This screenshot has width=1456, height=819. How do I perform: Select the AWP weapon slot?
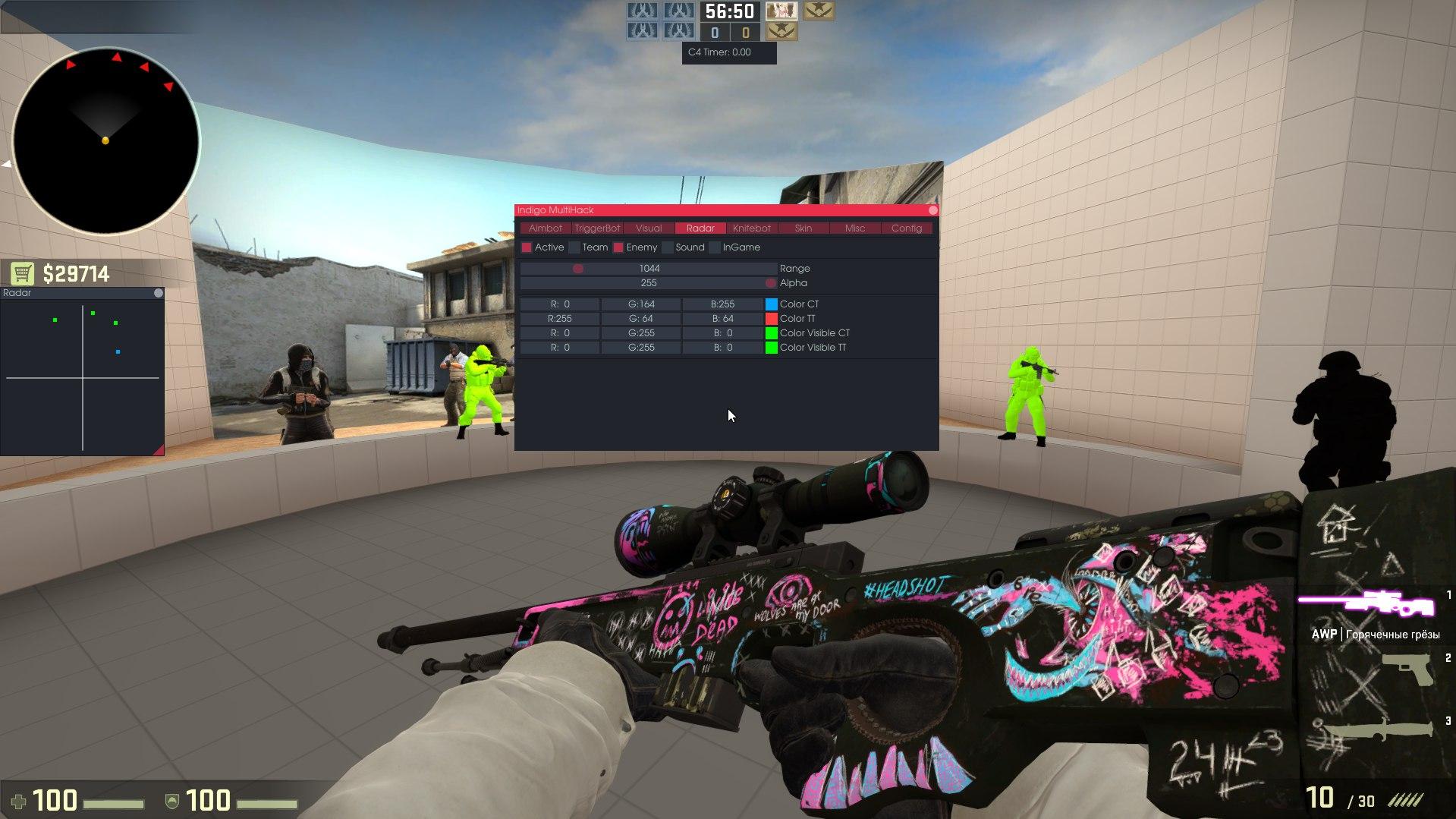pos(1367,606)
